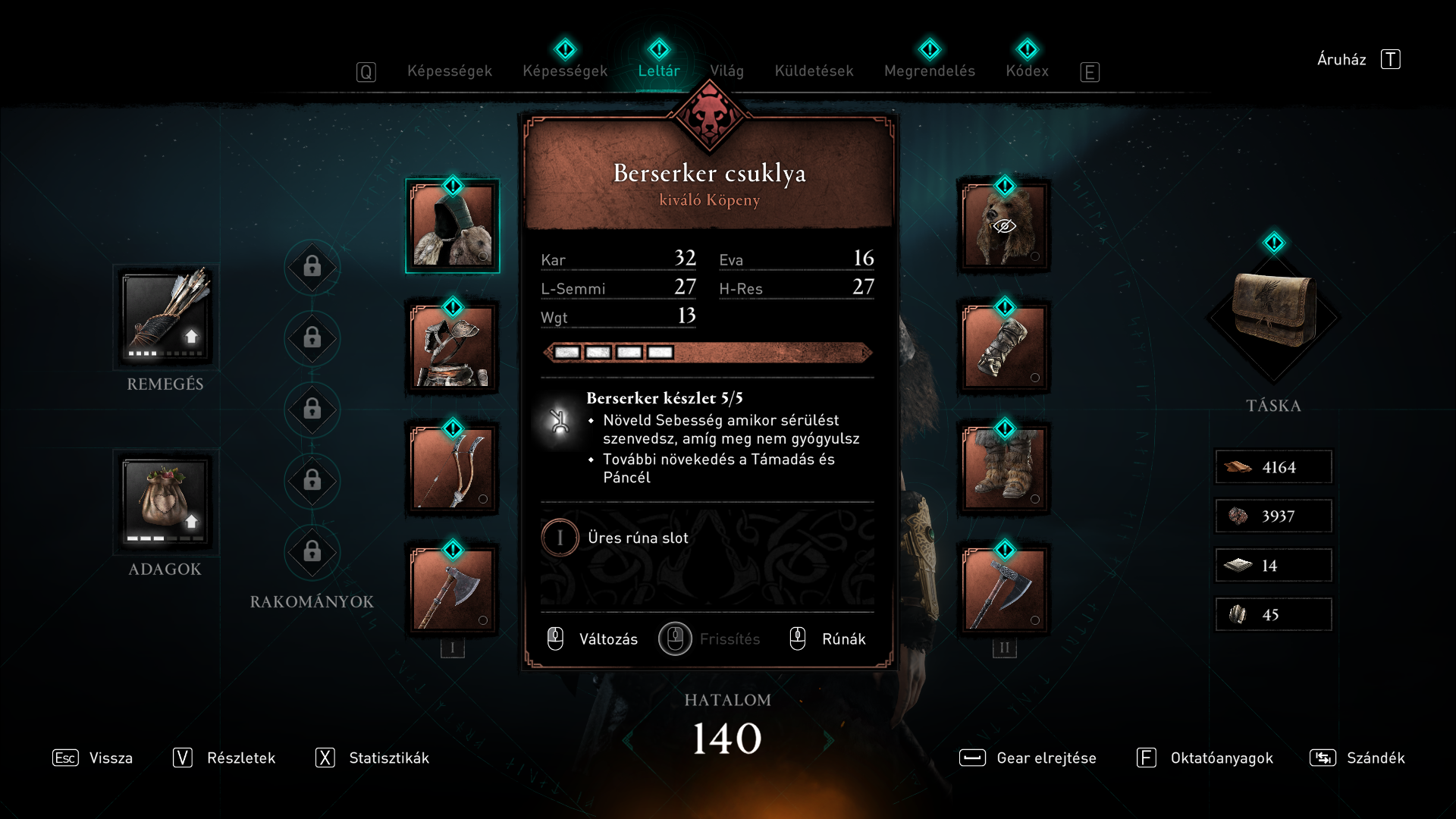Image resolution: width=1456 pixels, height=819 pixels.
Task: Choose the torso armor equipment slot
Action: [x=453, y=347]
